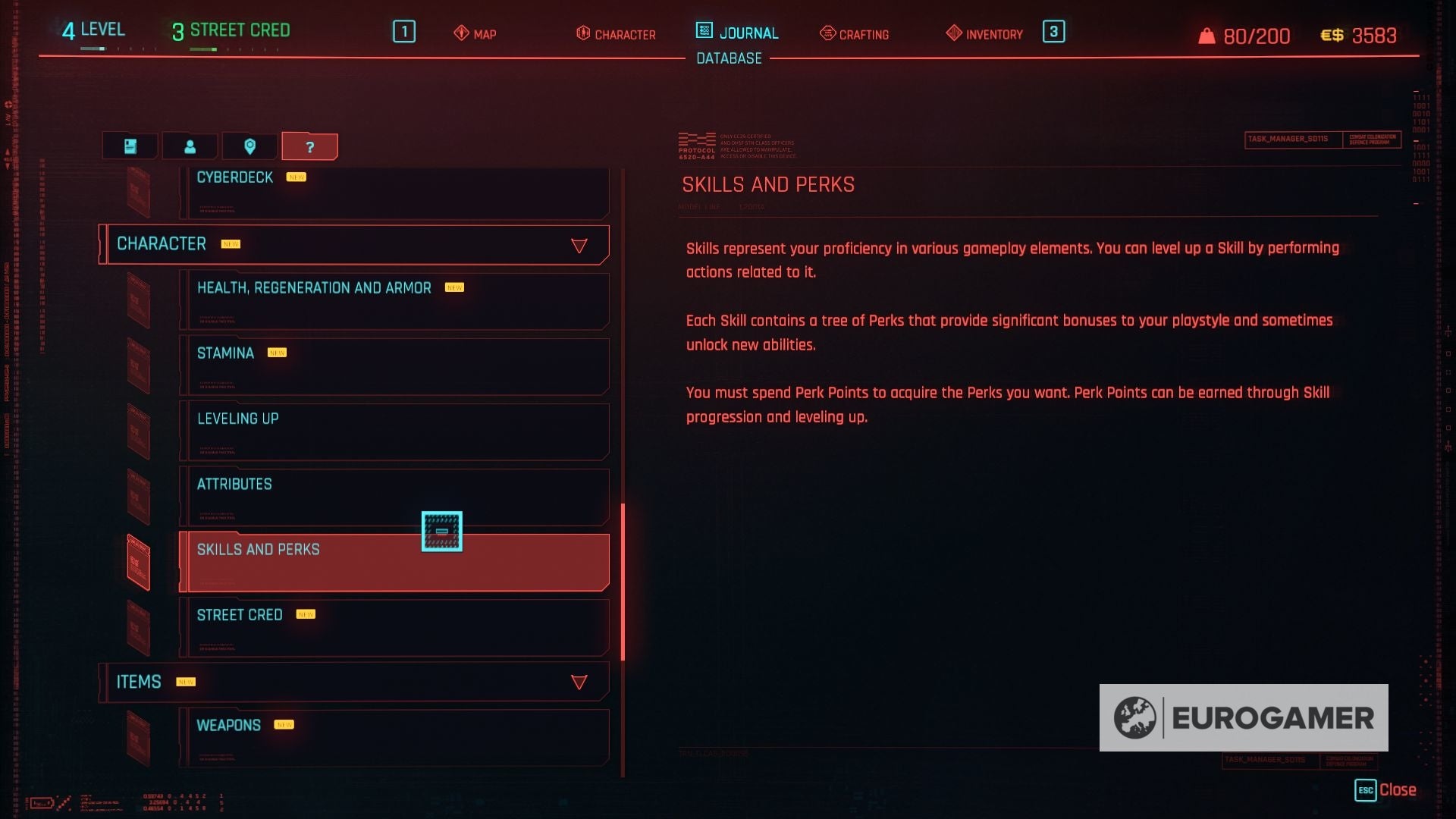
Task: Click the shards filter icon leftmost tab
Action: point(130,146)
